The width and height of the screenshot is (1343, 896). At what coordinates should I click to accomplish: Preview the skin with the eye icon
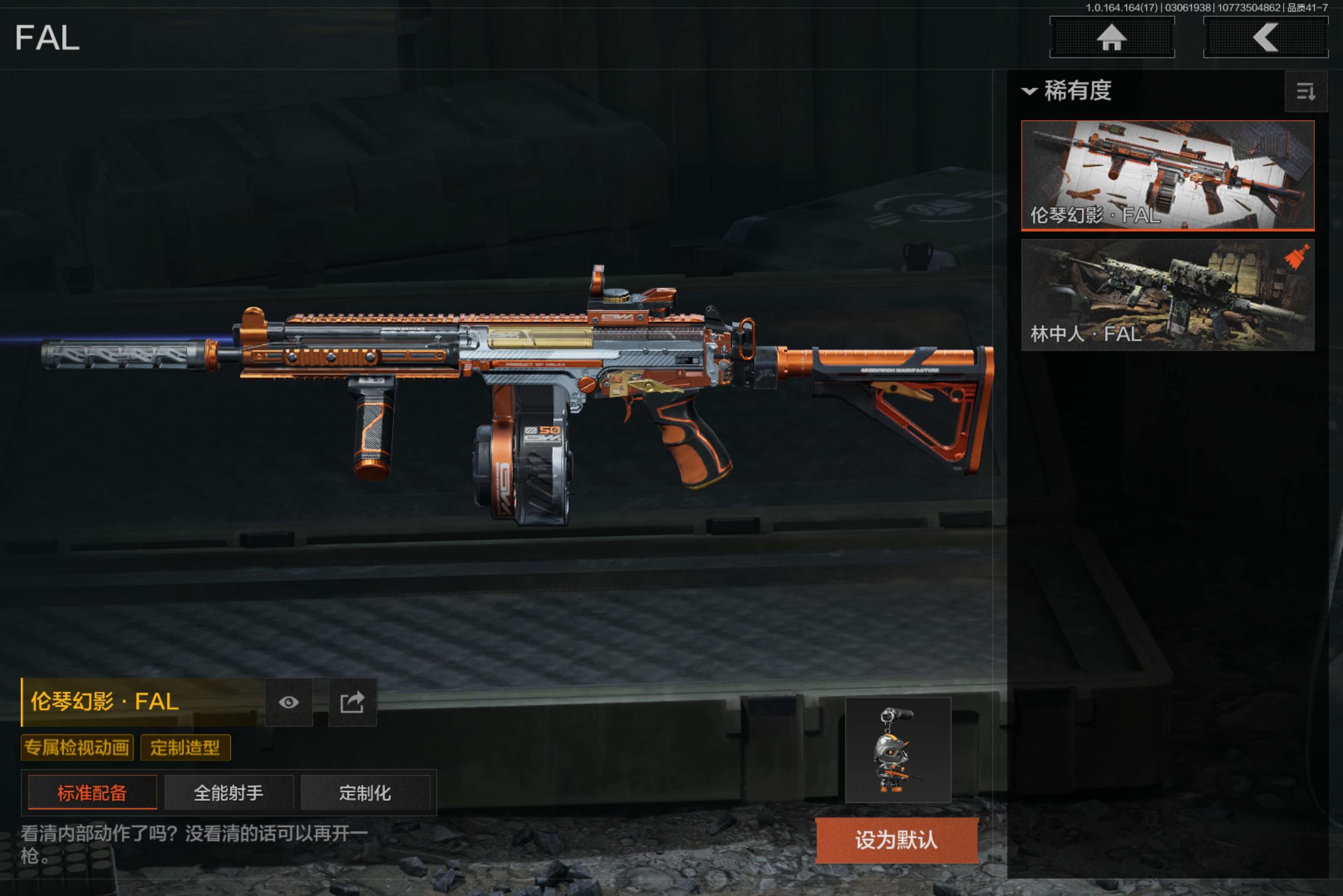tap(289, 702)
